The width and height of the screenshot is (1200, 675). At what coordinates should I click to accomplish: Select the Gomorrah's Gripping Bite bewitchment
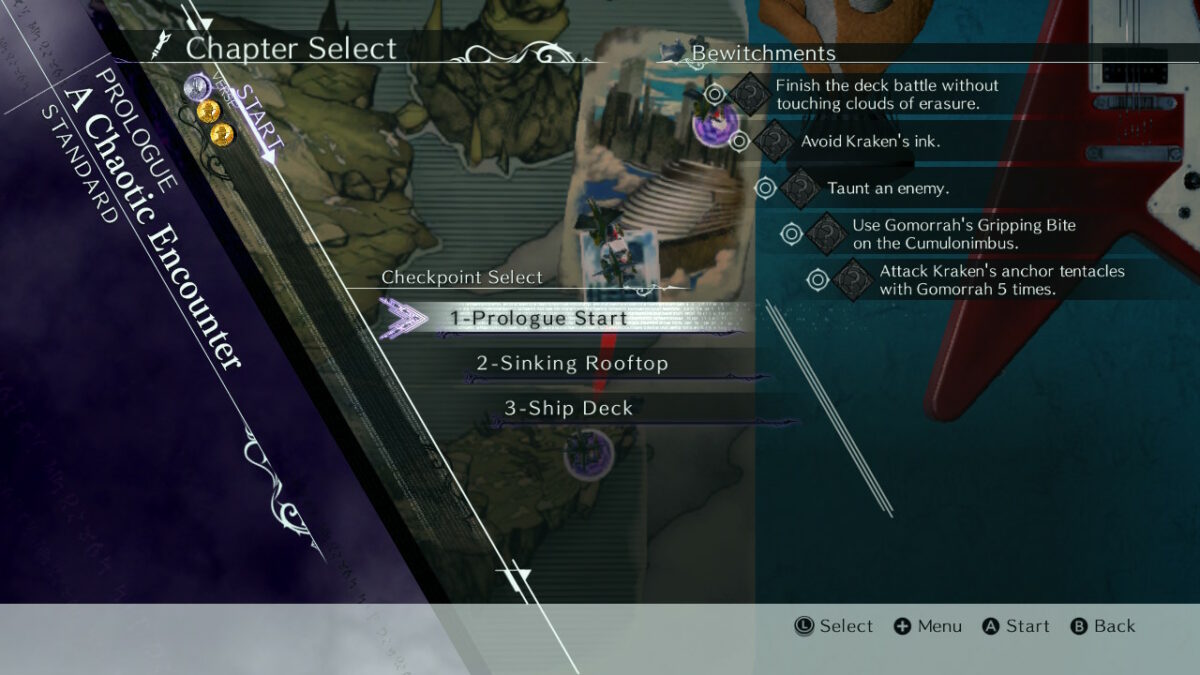[x=963, y=234]
